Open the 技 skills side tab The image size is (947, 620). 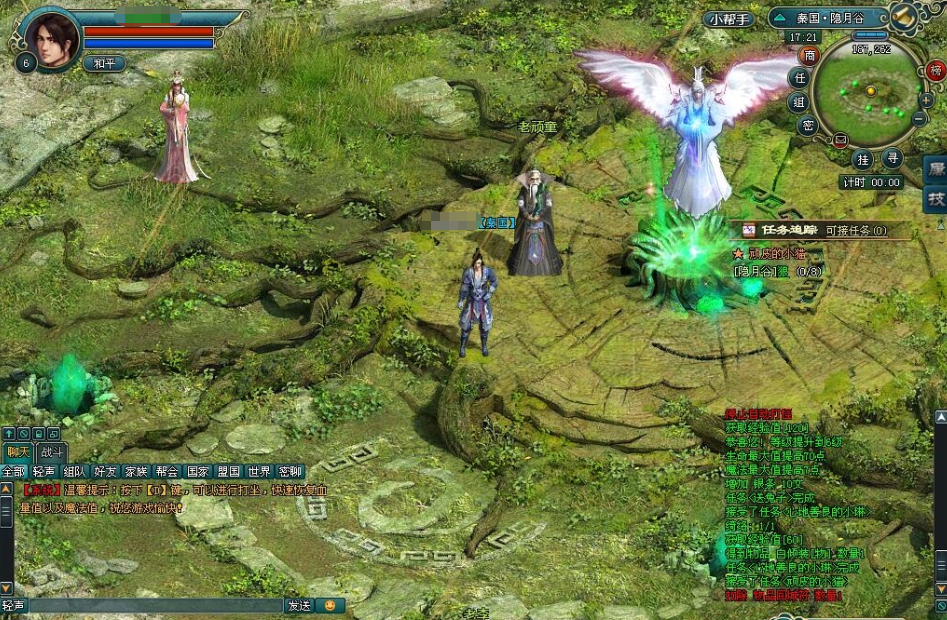936,199
